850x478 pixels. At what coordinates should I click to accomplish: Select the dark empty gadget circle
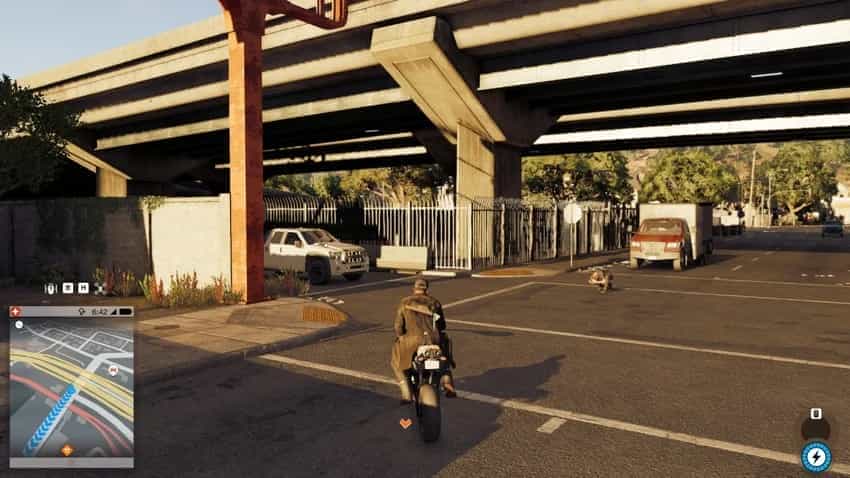click(x=815, y=427)
